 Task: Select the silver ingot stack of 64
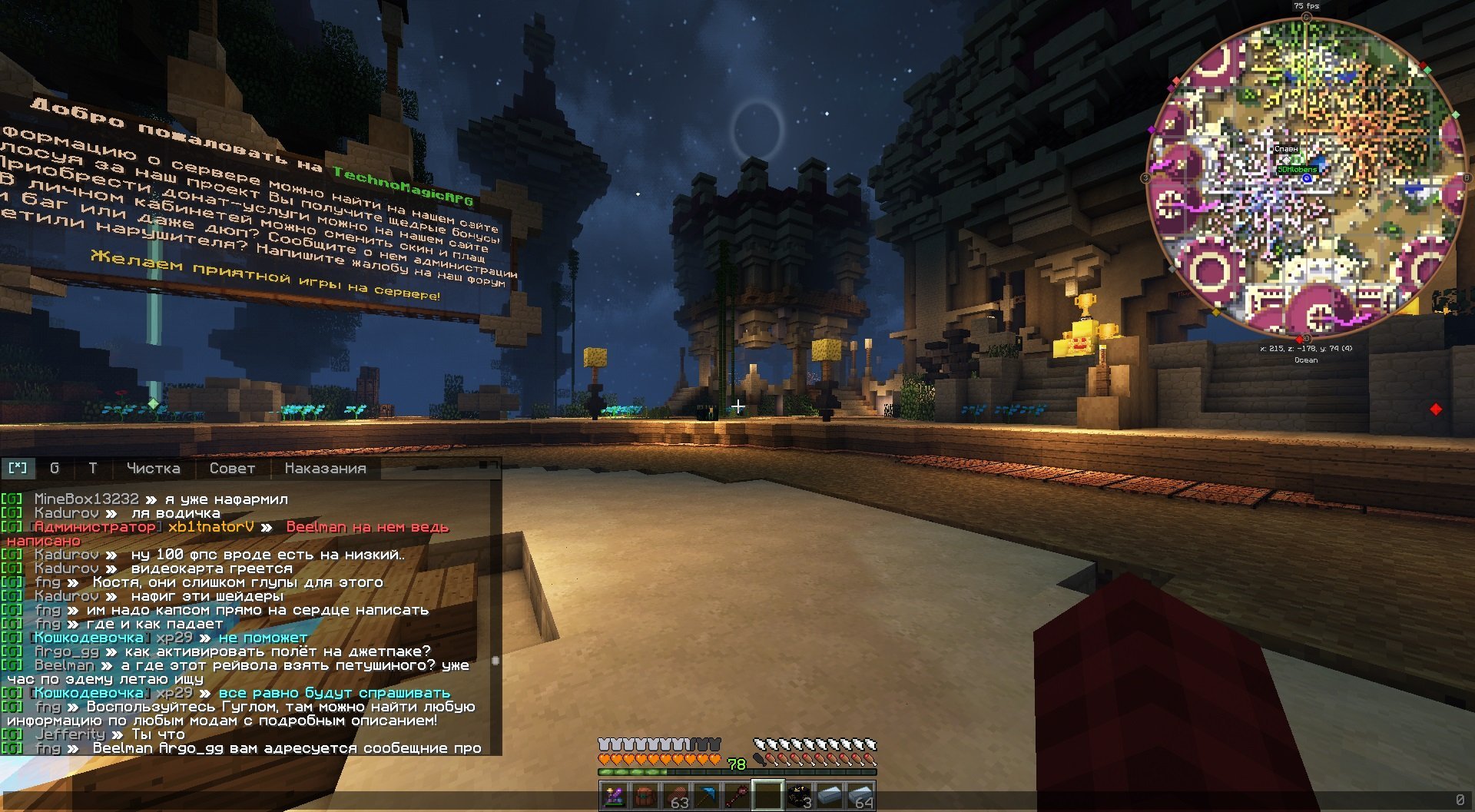[x=860, y=796]
